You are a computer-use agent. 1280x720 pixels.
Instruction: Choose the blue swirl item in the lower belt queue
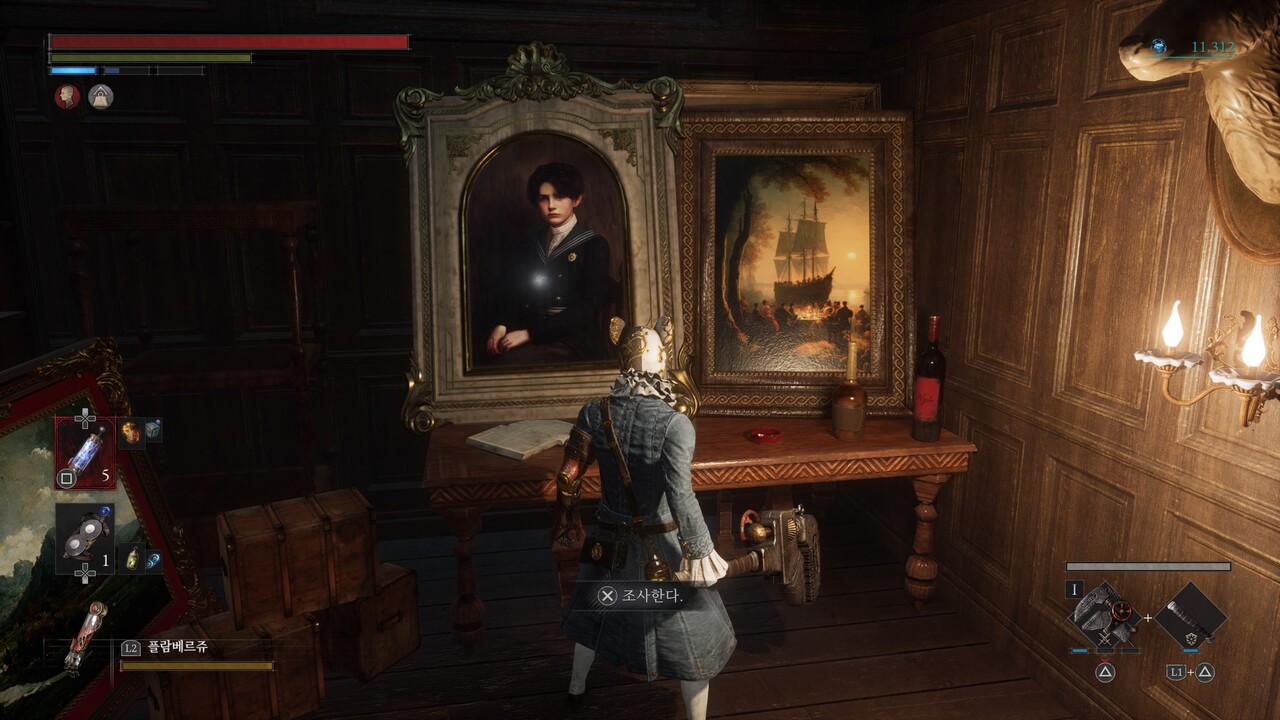[x=153, y=559]
